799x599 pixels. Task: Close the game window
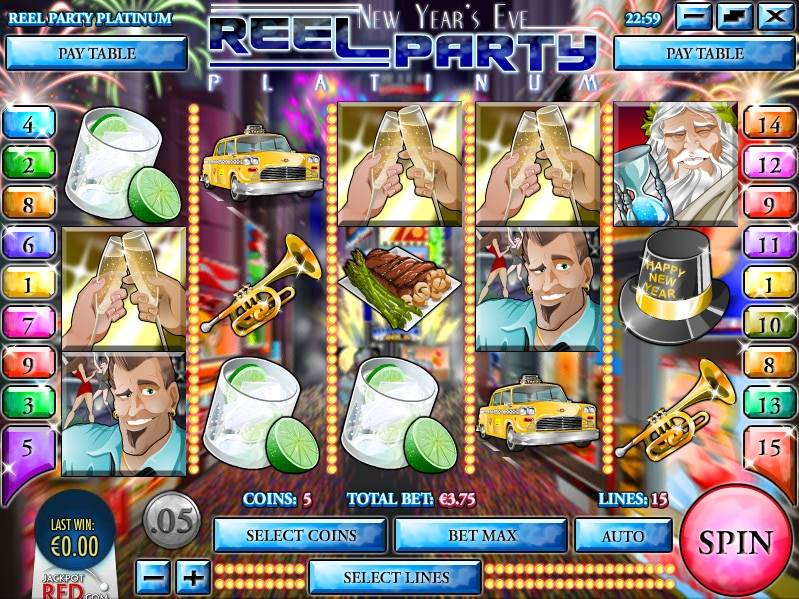[x=773, y=17]
